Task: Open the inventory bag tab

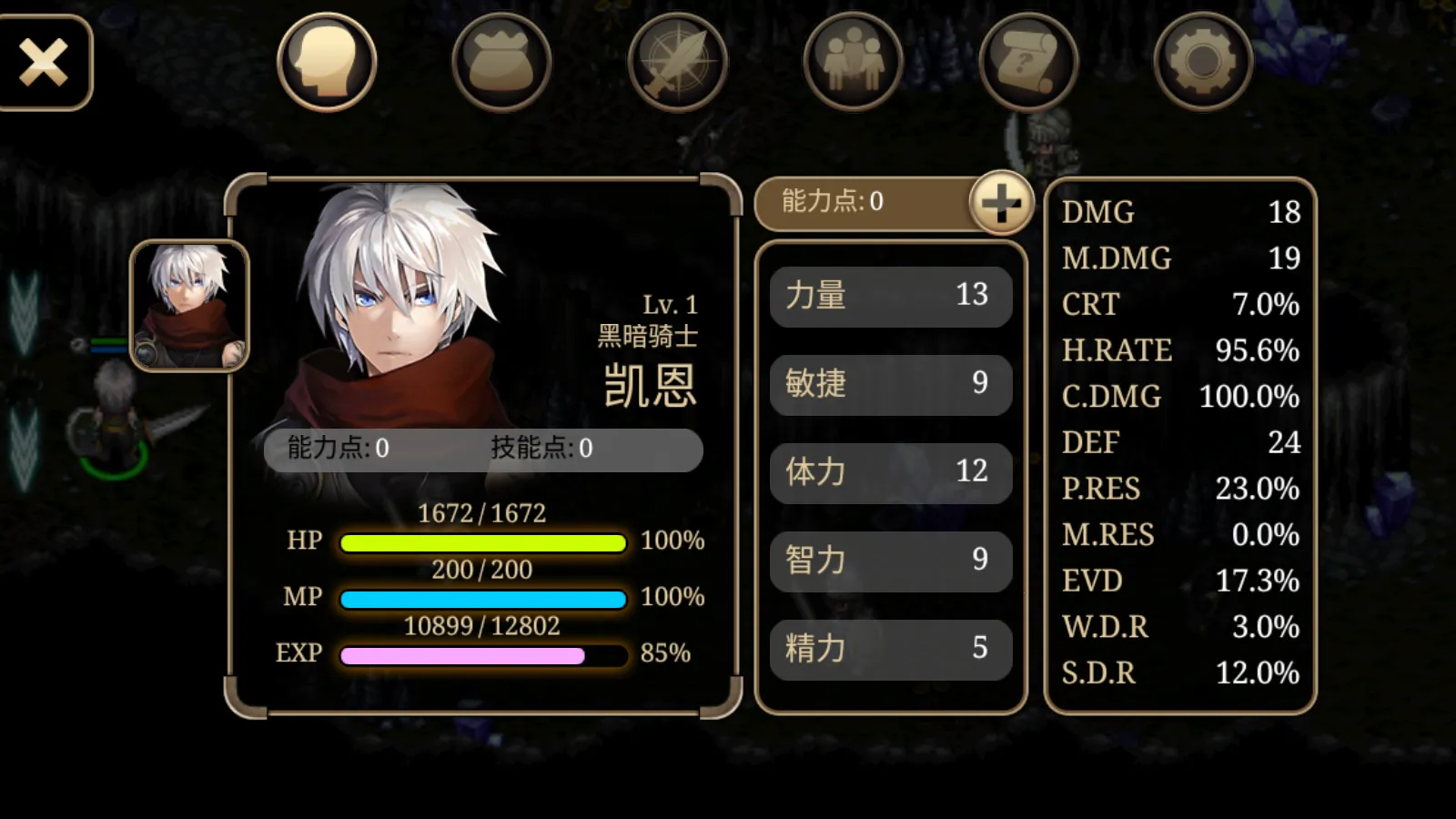Action: (x=501, y=62)
